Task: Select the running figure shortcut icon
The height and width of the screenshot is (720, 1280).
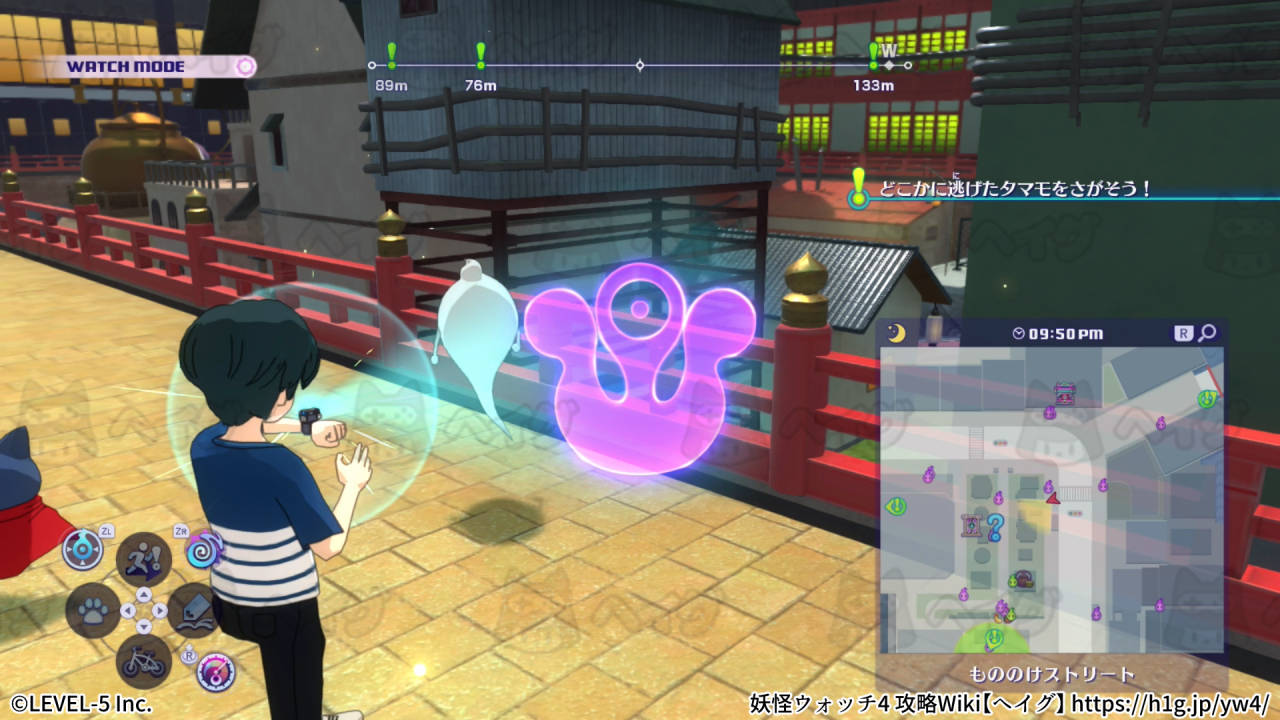Action: (x=143, y=559)
